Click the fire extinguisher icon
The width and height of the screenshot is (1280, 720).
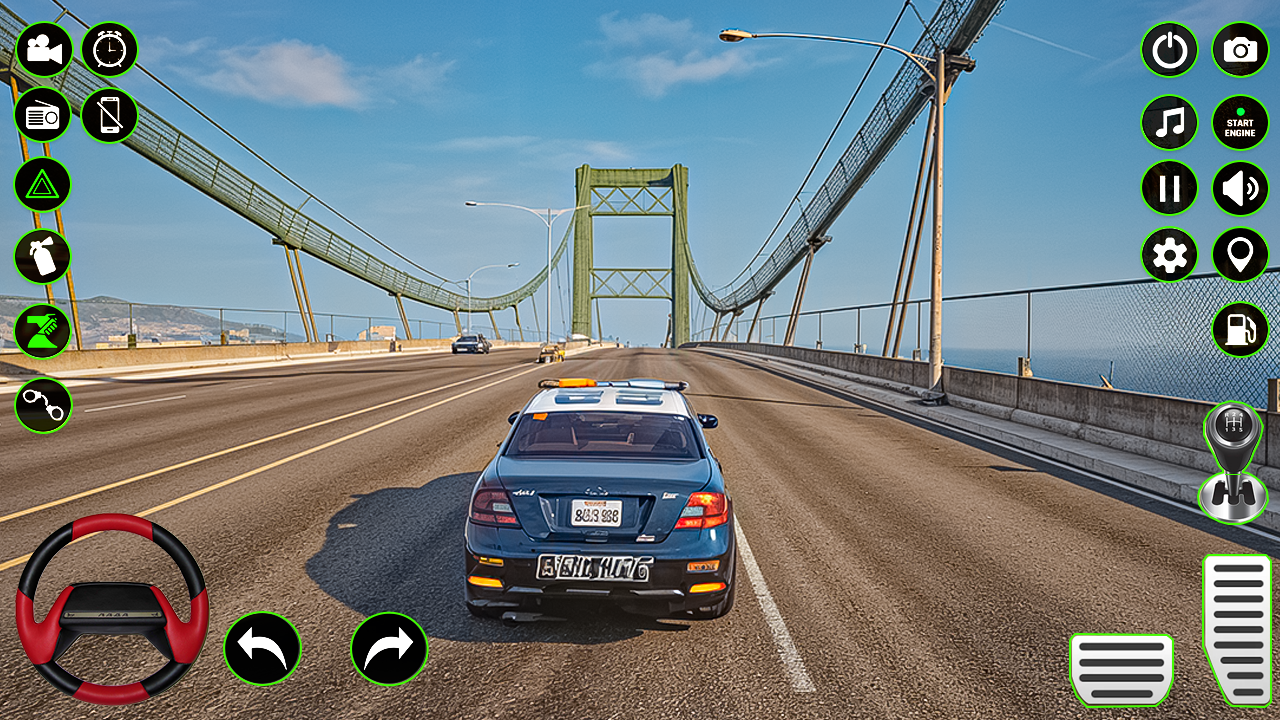click(45, 255)
